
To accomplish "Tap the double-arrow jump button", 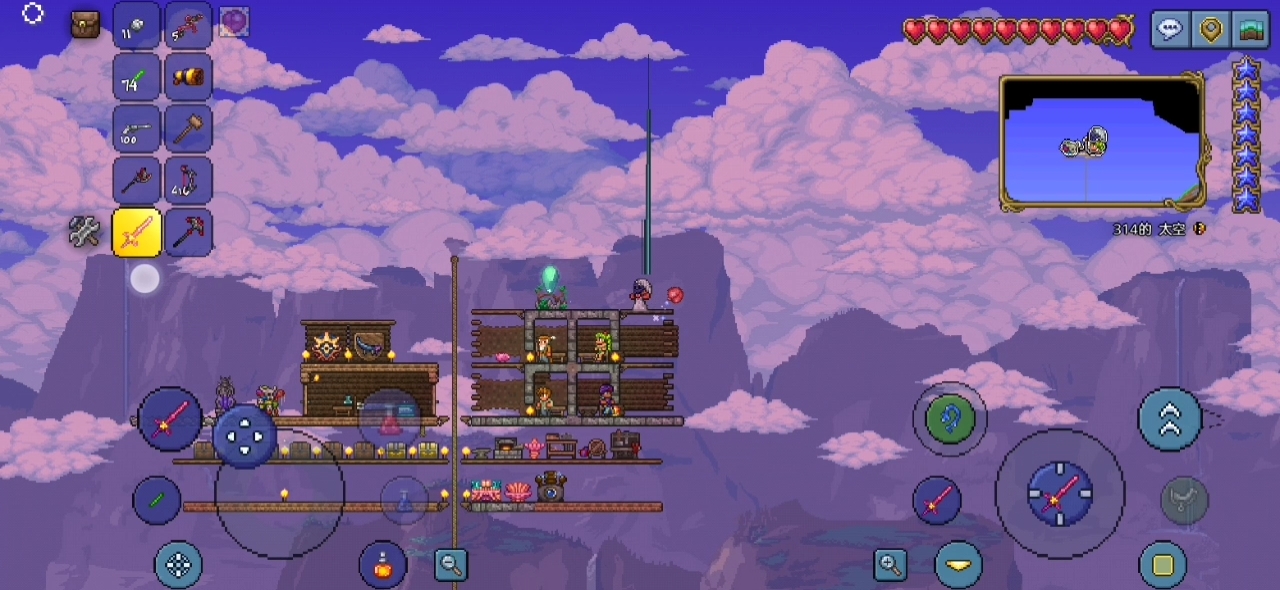I will pyautogui.click(x=1170, y=419).
